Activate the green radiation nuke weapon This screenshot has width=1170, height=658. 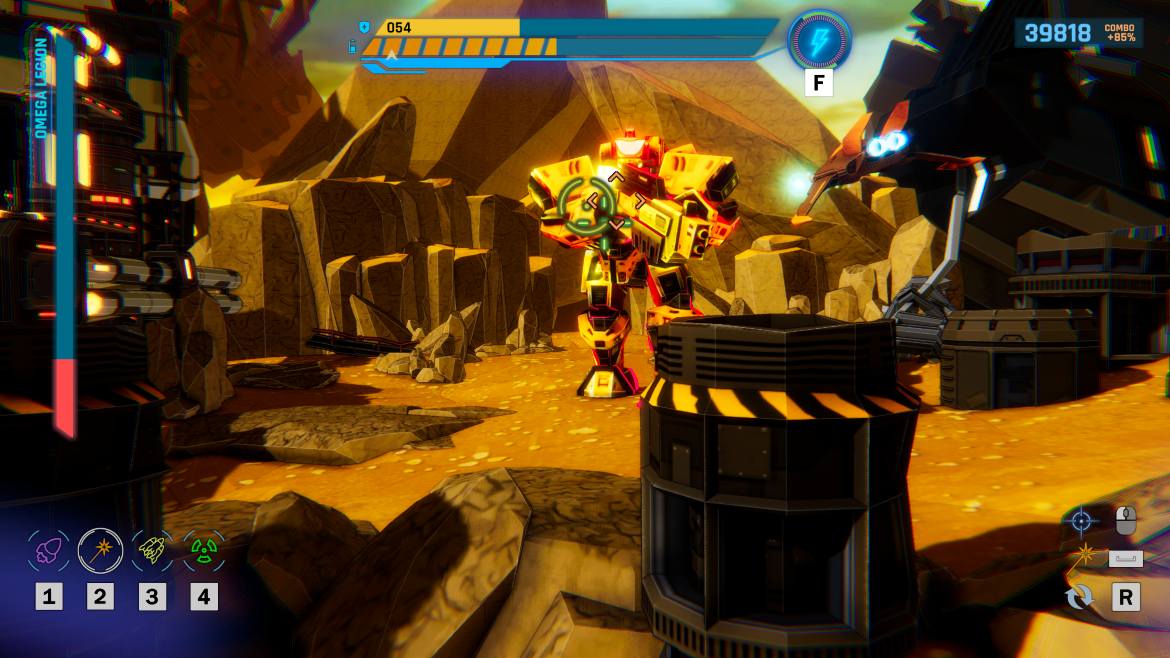click(204, 550)
